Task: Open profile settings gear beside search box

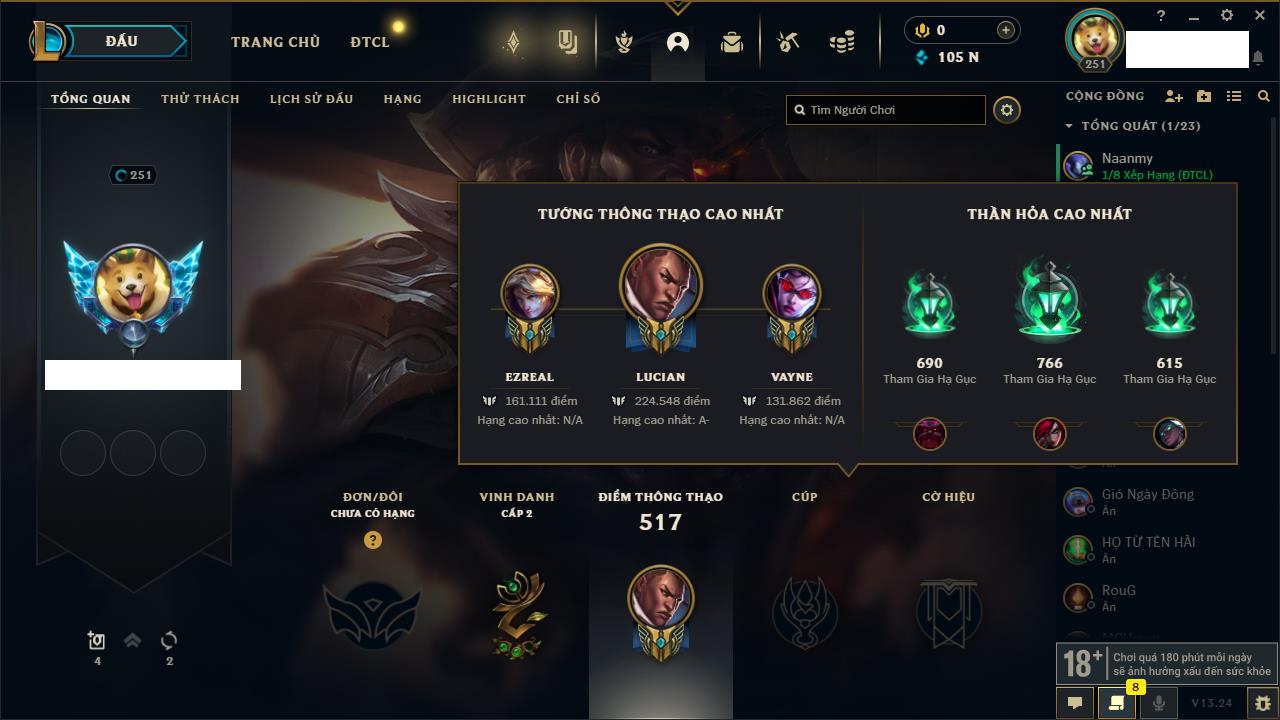Action: click(x=1007, y=110)
